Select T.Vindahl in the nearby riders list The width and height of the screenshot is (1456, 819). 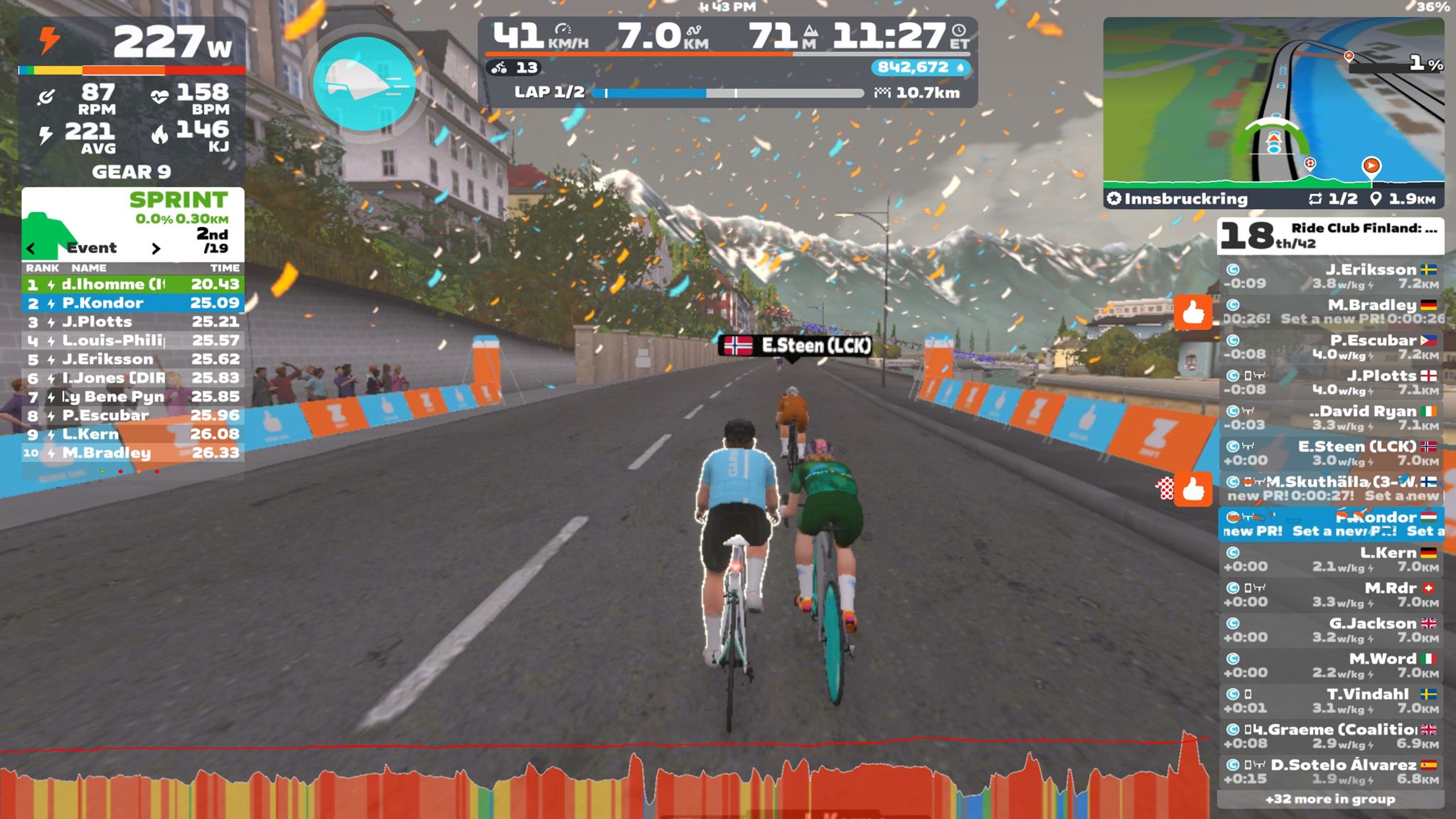(x=1330, y=701)
